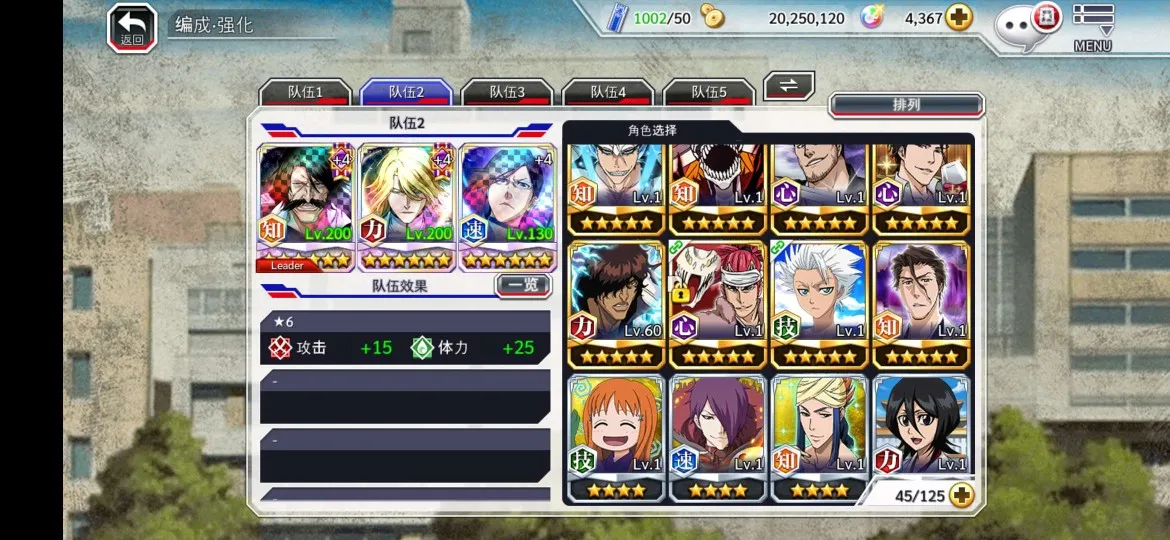
Task: Expand character capacity beside 45/125
Action: pos(961,495)
